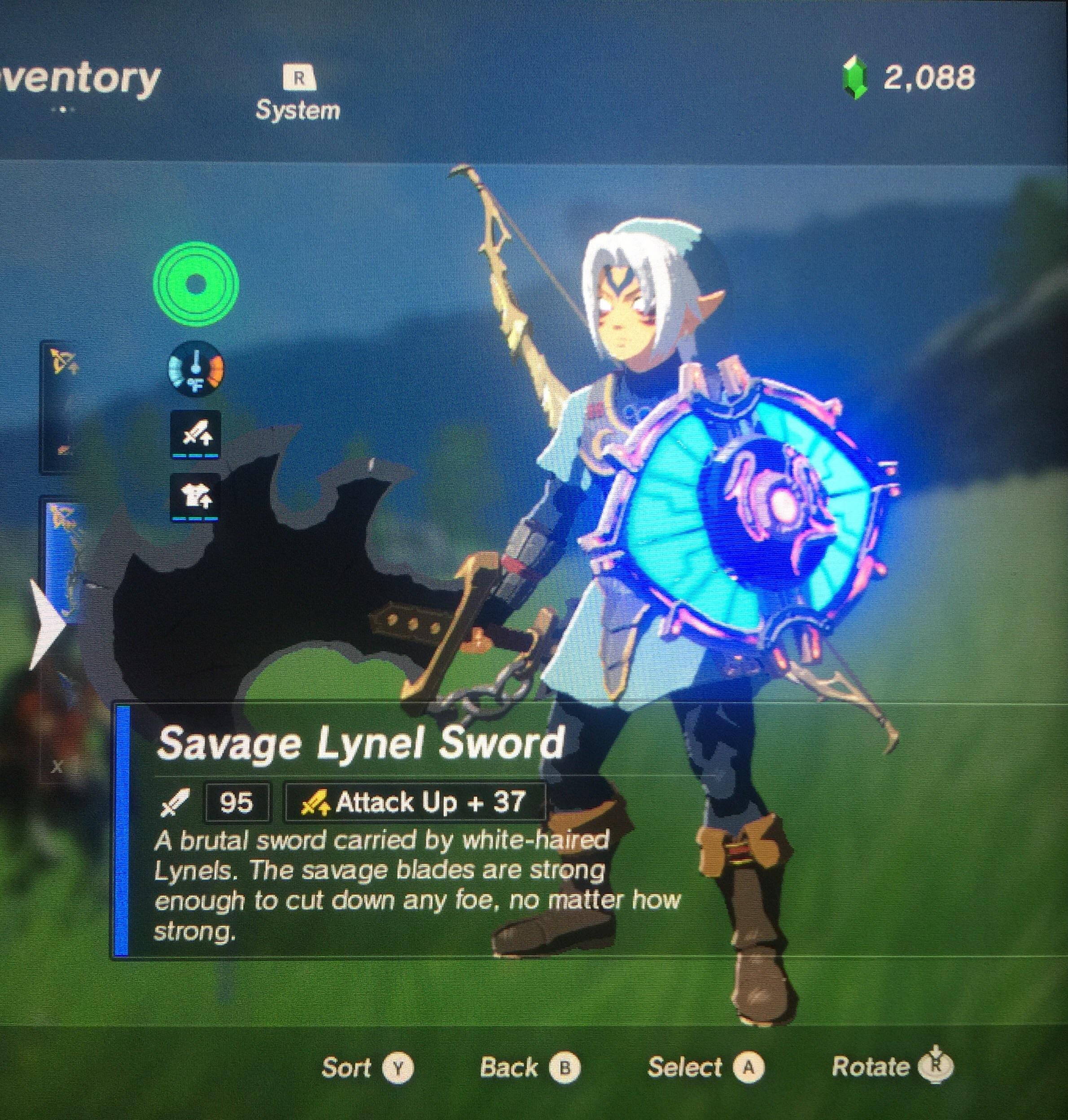Expand previous inventory page with left arrow
Viewport: 1068px width, 1120px height.
[x=47, y=624]
